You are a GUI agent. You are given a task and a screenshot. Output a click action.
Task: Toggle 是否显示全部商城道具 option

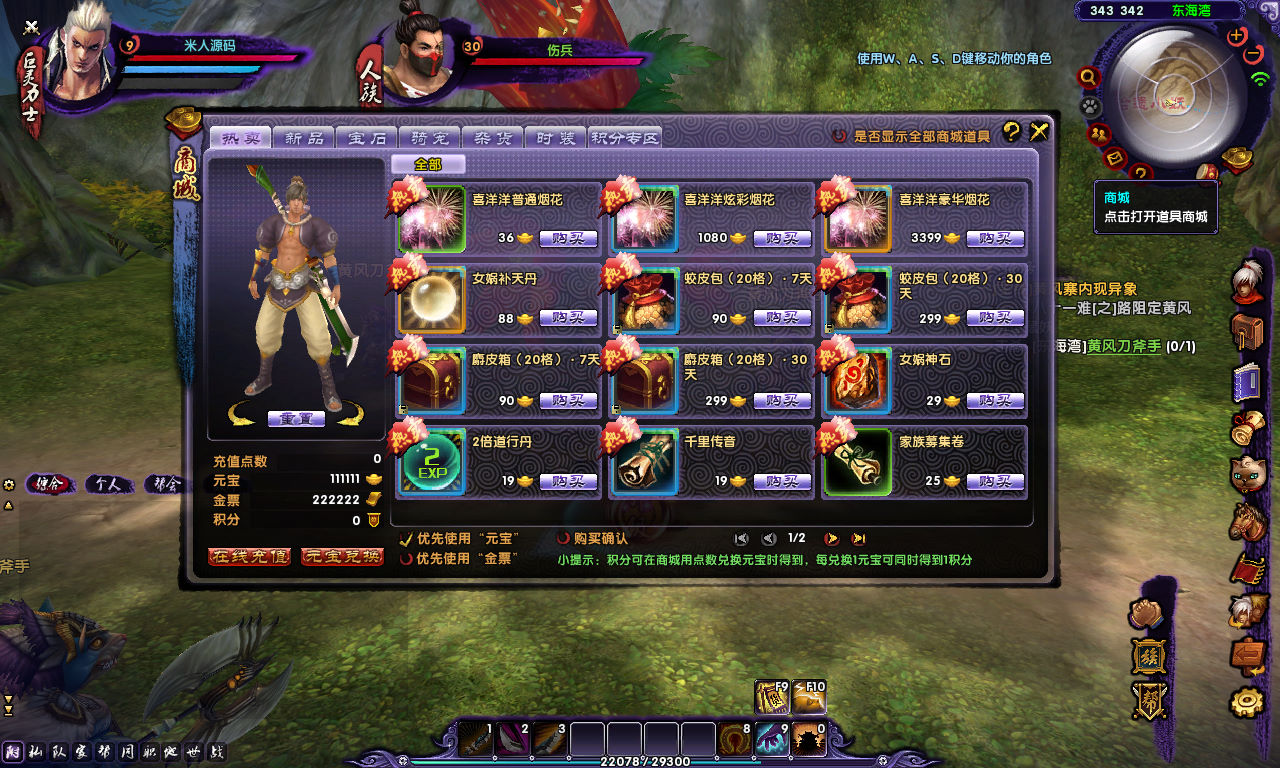(841, 136)
